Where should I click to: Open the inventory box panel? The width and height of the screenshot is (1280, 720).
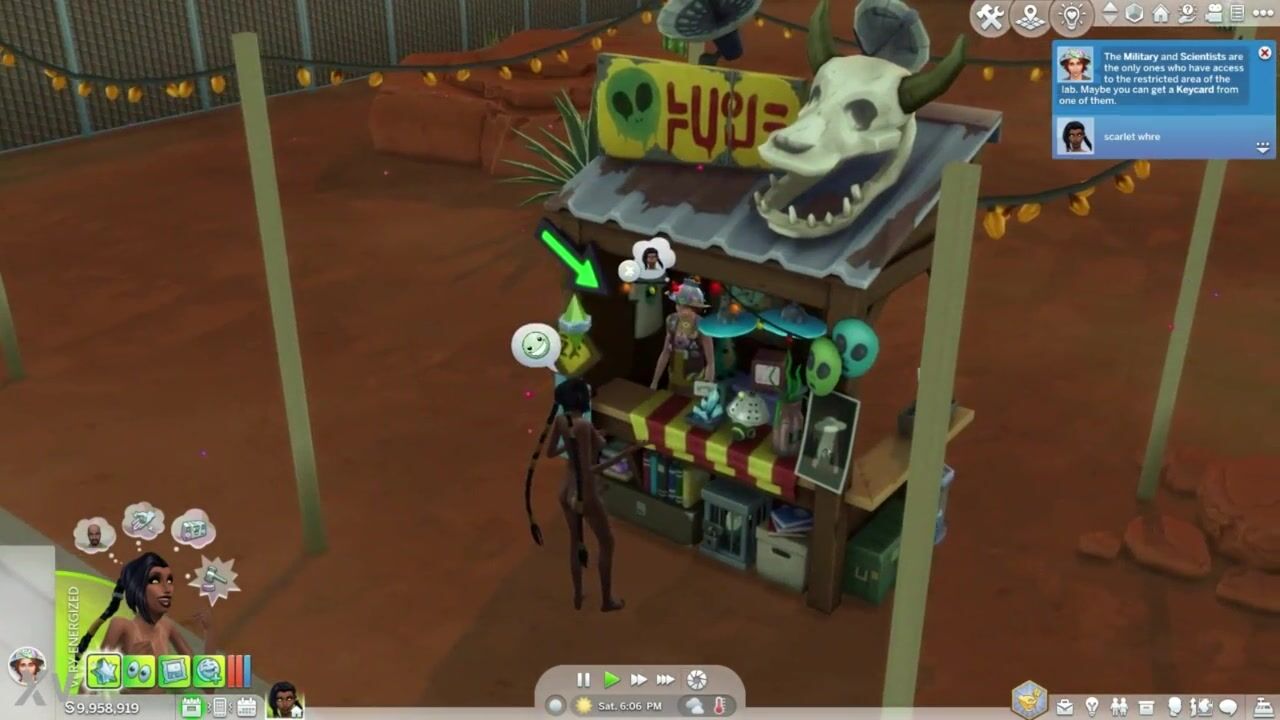(x=1147, y=707)
